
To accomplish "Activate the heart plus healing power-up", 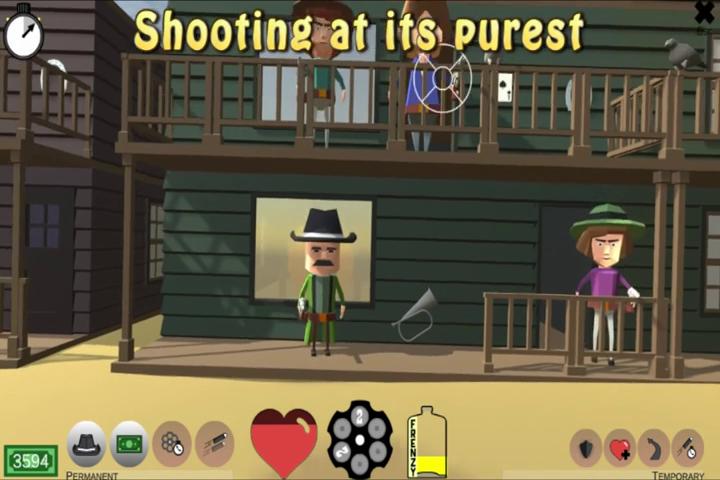I will pyautogui.click(x=620, y=447).
